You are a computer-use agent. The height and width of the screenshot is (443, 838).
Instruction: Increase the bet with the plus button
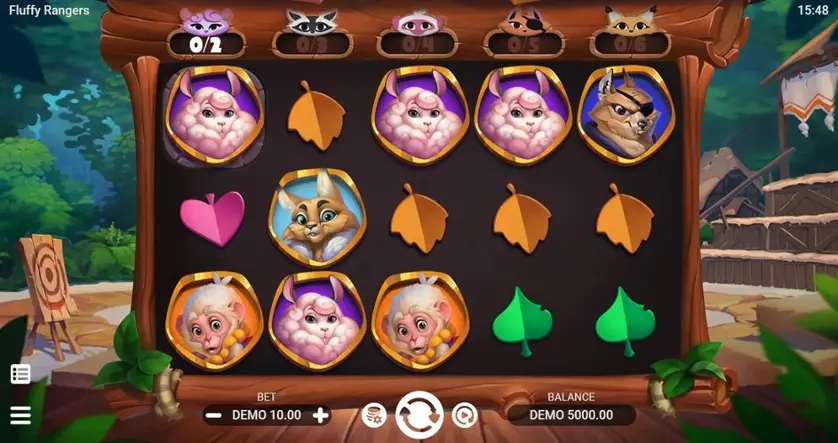click(320, 415)
